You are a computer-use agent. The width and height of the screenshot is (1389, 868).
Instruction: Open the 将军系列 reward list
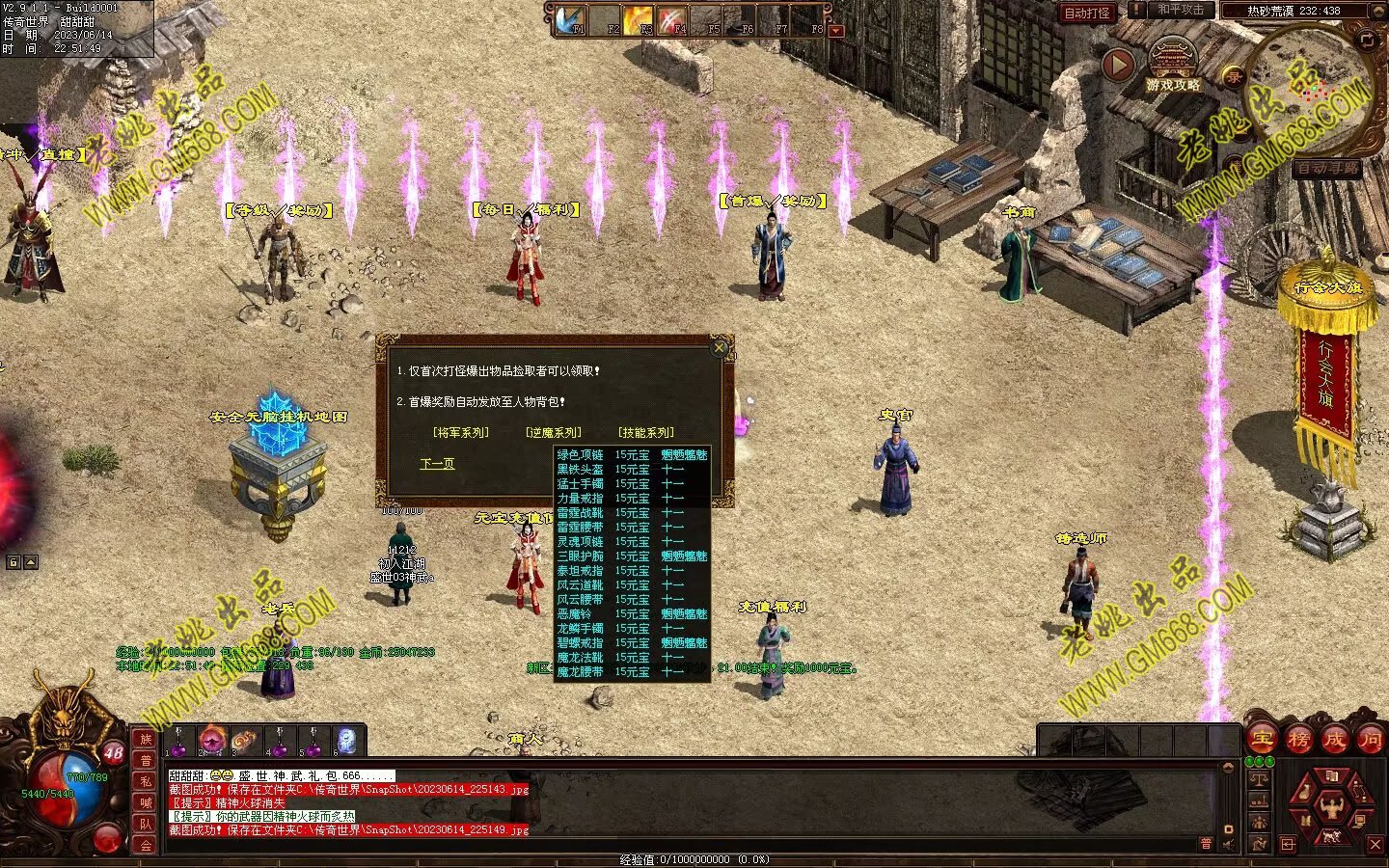pos(461,433)
